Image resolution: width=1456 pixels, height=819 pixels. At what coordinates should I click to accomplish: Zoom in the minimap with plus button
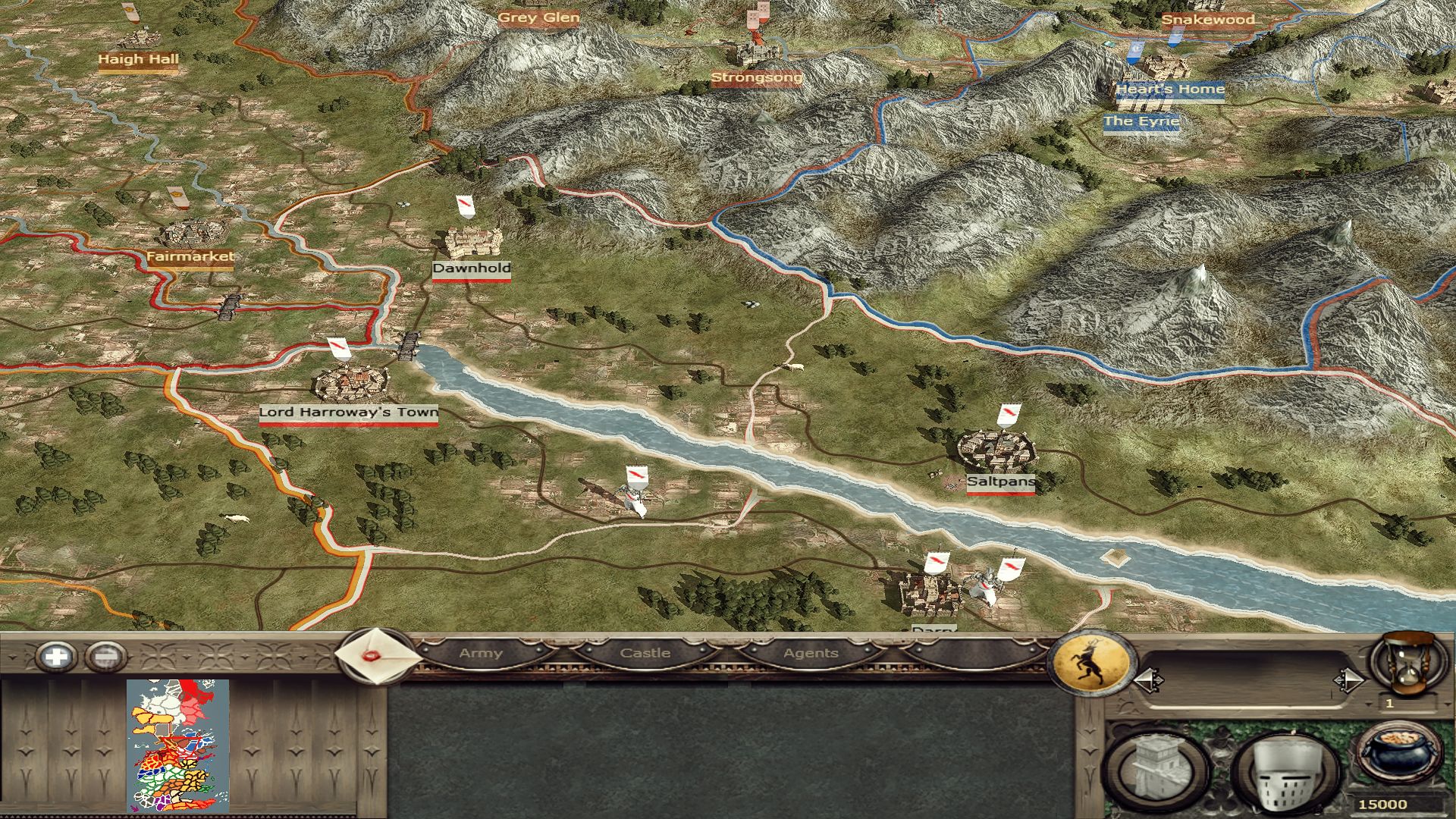(57, 657)
